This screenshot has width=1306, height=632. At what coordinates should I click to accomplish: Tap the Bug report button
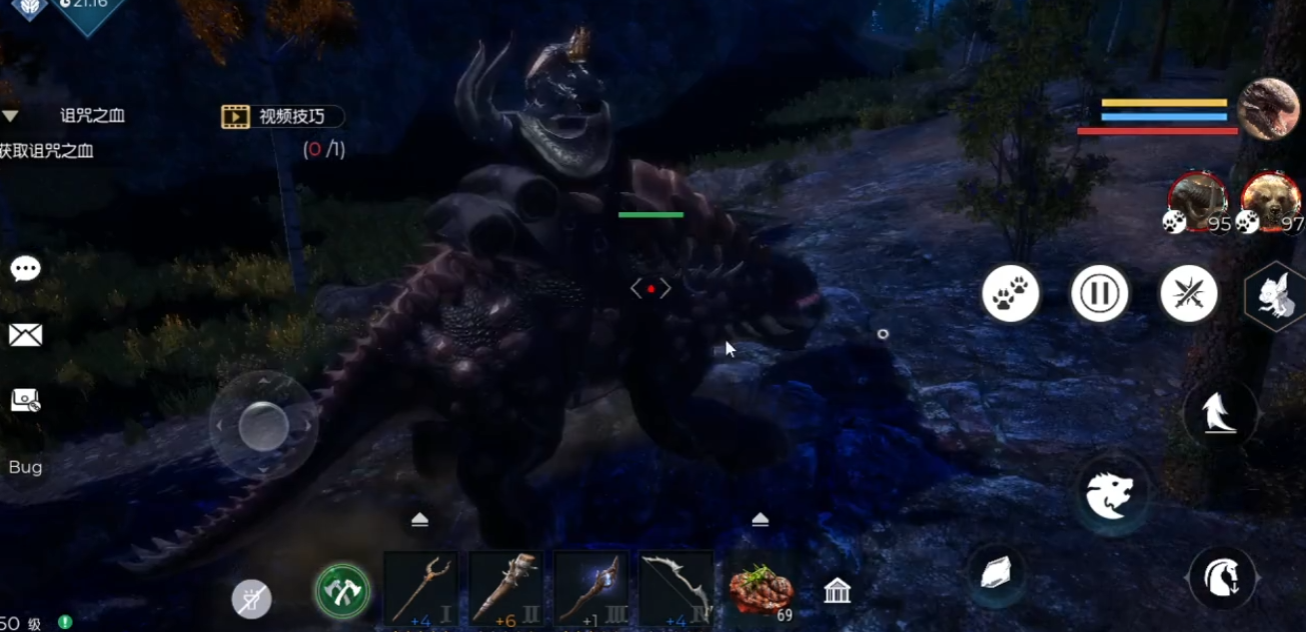pos(25,467)
